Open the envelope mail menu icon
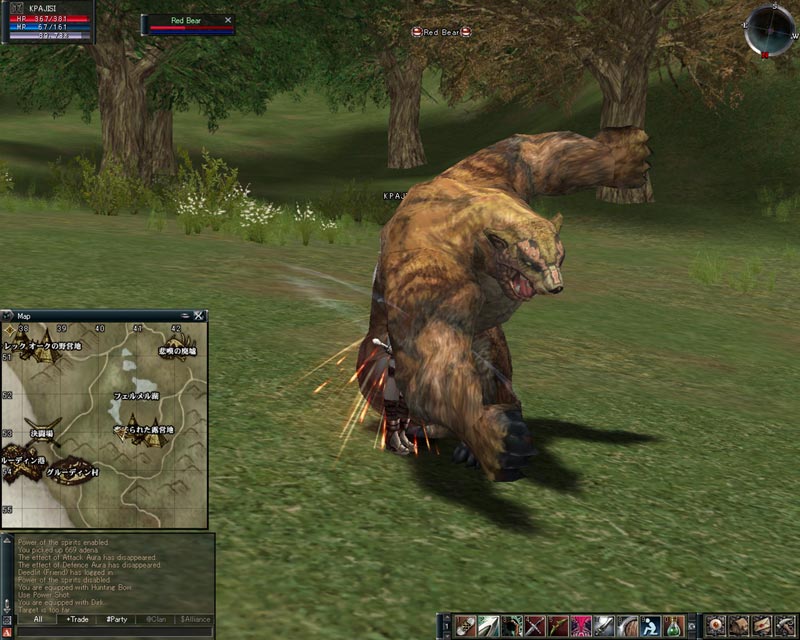 click(762, 627)
